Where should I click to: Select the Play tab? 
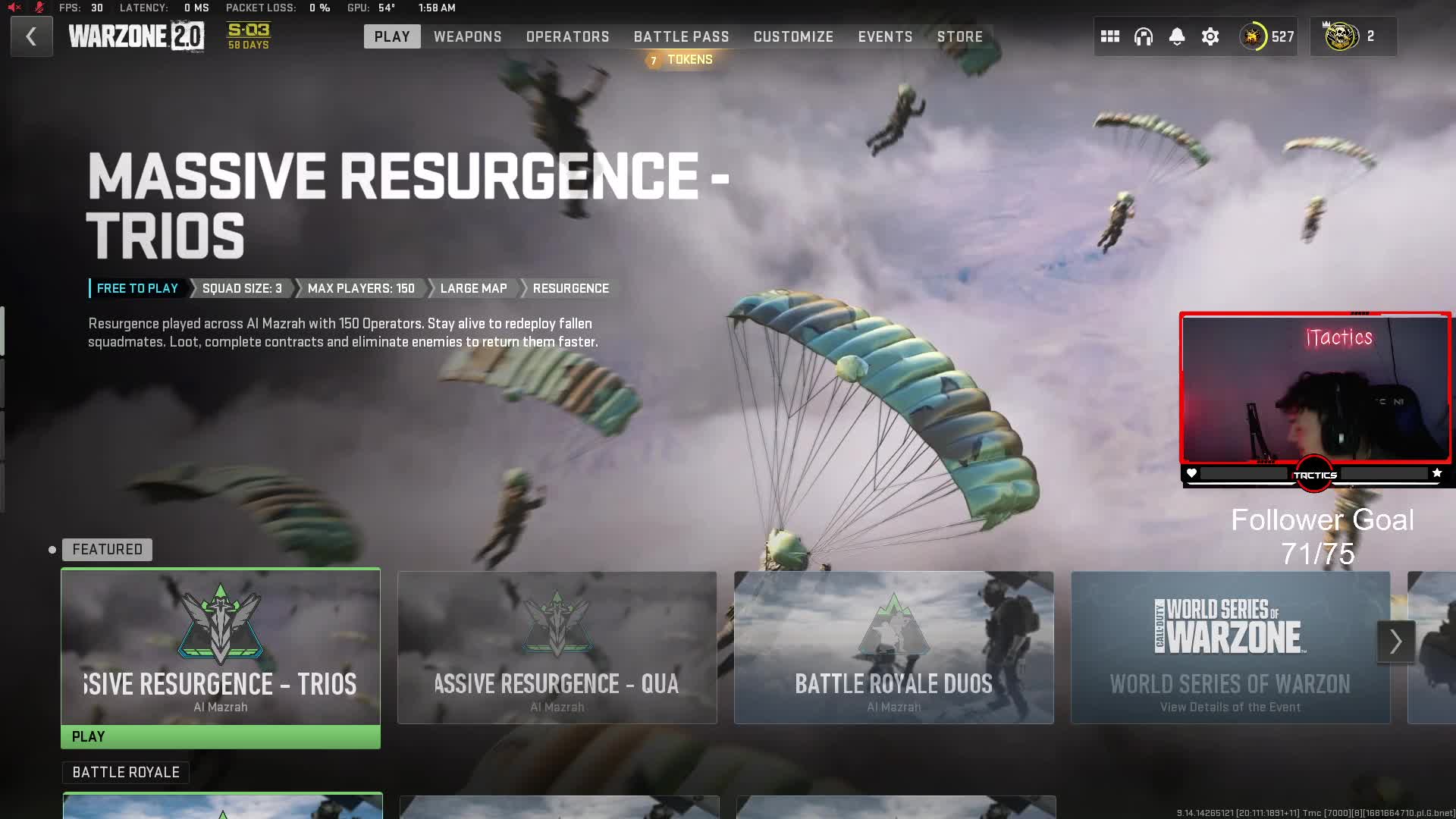392,36
